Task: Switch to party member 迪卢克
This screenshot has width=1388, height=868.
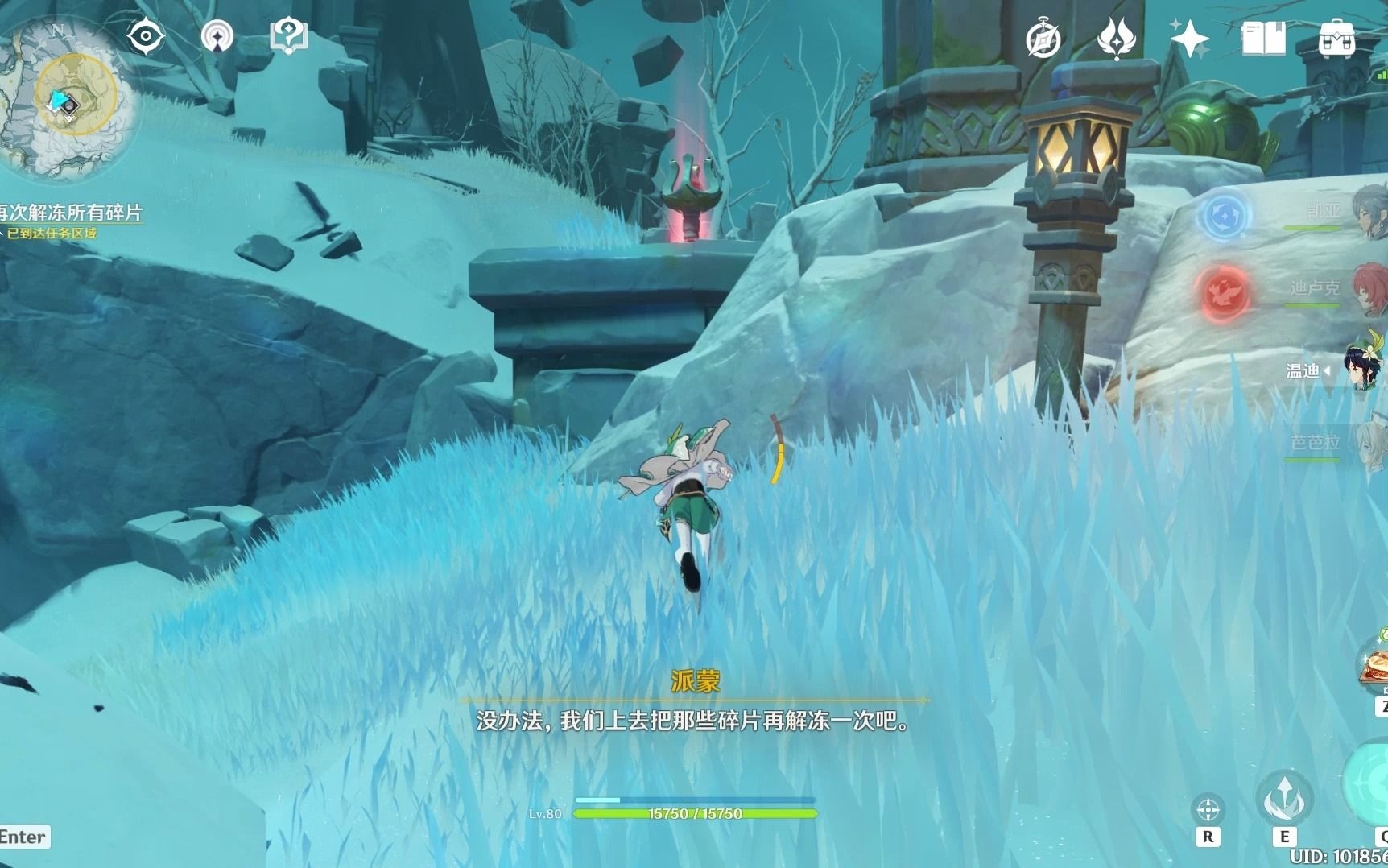Action: point(1316,289)
